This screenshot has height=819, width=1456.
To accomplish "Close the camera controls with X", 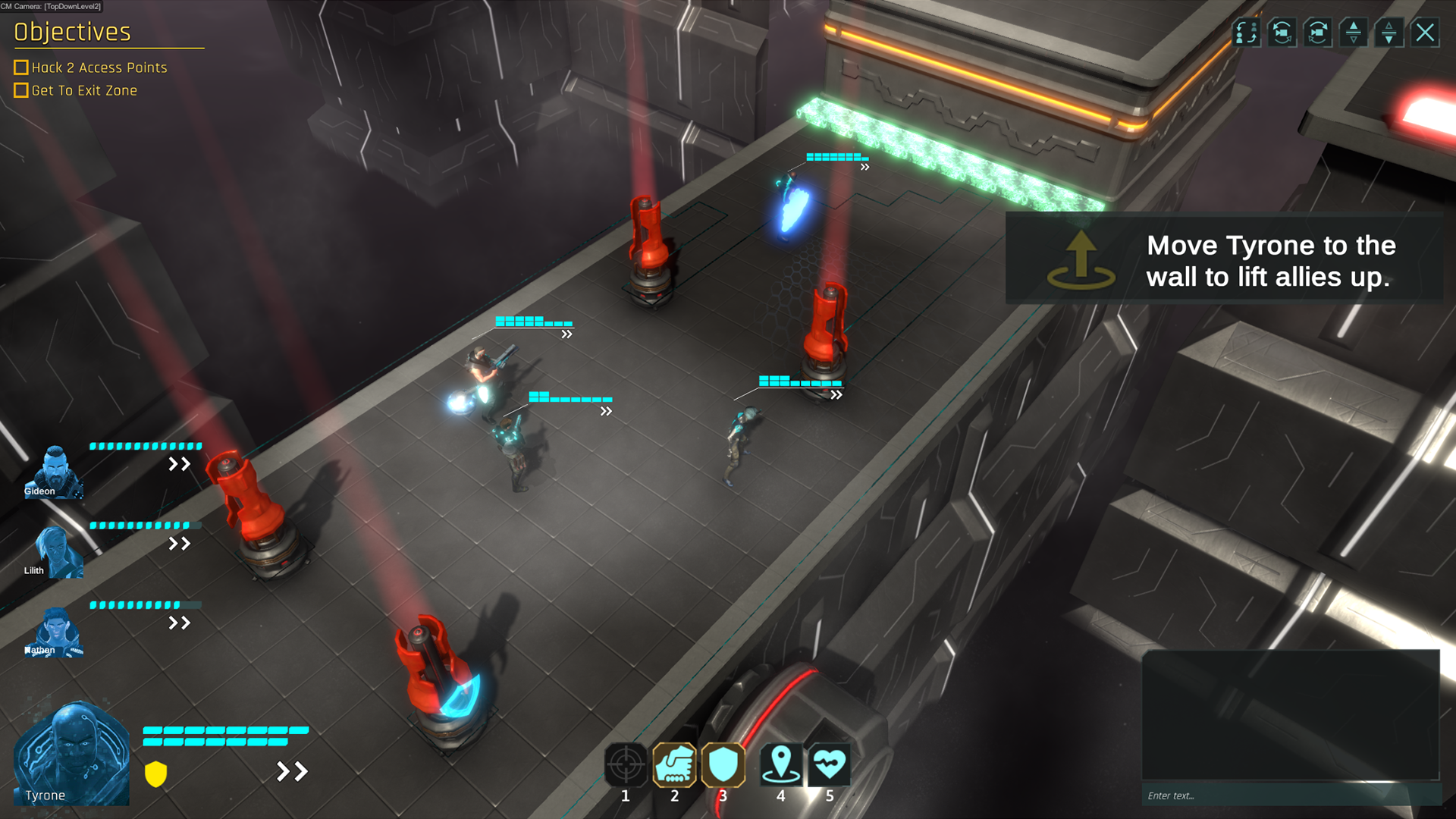I will pos(1426,33).
